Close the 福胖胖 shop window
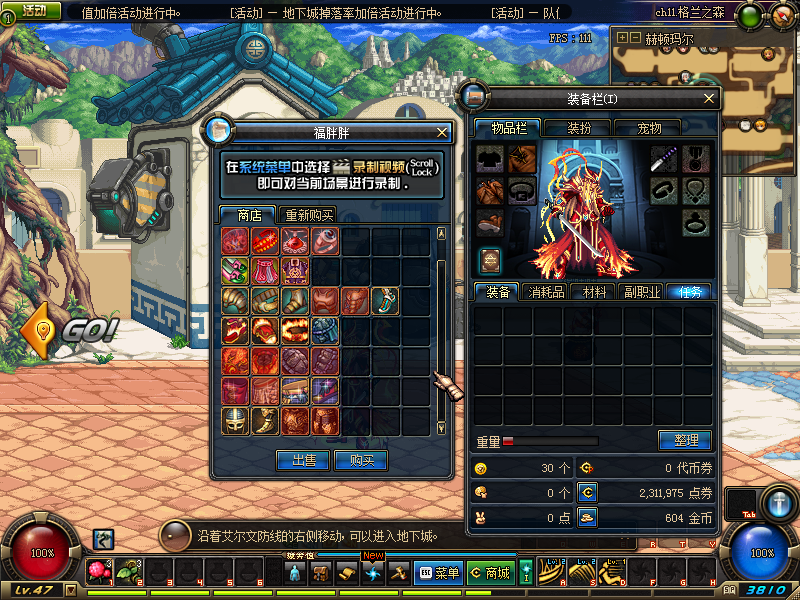The image size is (800, 600). click(x=443, y=132)
